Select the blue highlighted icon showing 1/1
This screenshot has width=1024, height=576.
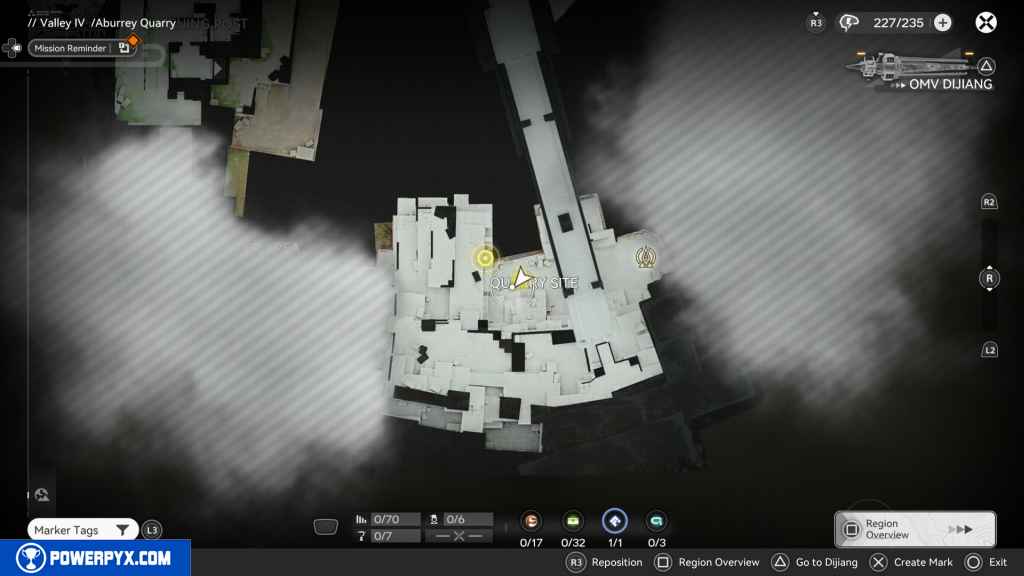point(614,521)
